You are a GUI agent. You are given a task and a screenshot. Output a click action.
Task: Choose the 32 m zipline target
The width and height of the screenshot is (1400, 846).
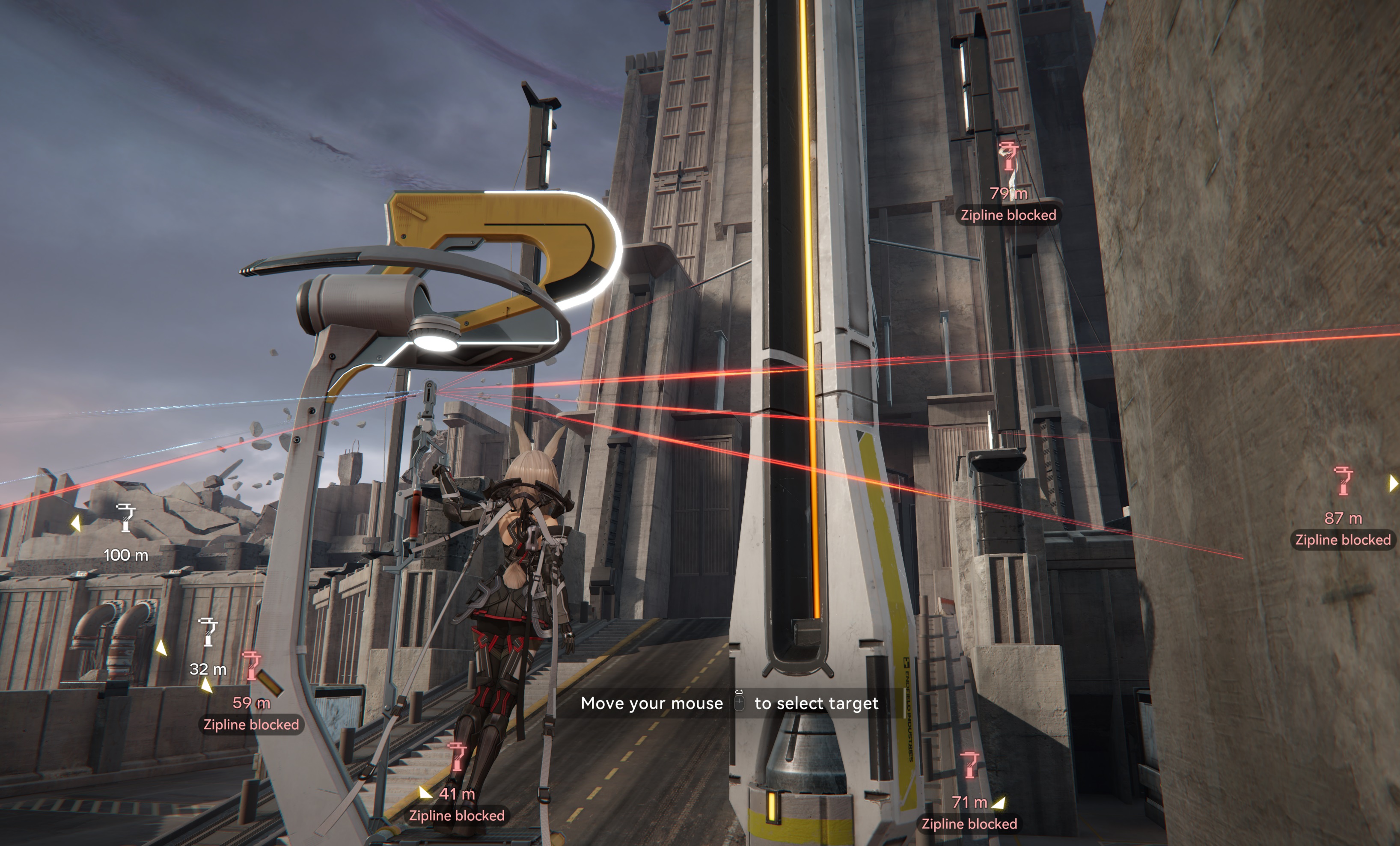208,632
